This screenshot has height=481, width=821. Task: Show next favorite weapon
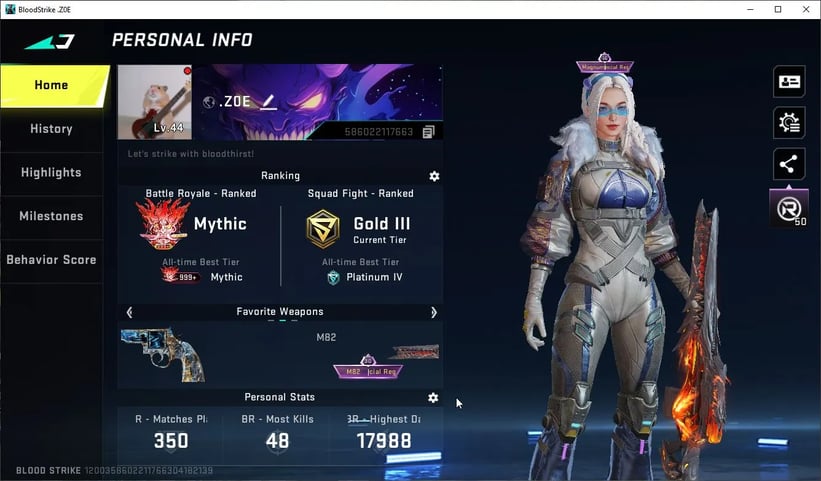pyautogui.click(x=433, y=312)
